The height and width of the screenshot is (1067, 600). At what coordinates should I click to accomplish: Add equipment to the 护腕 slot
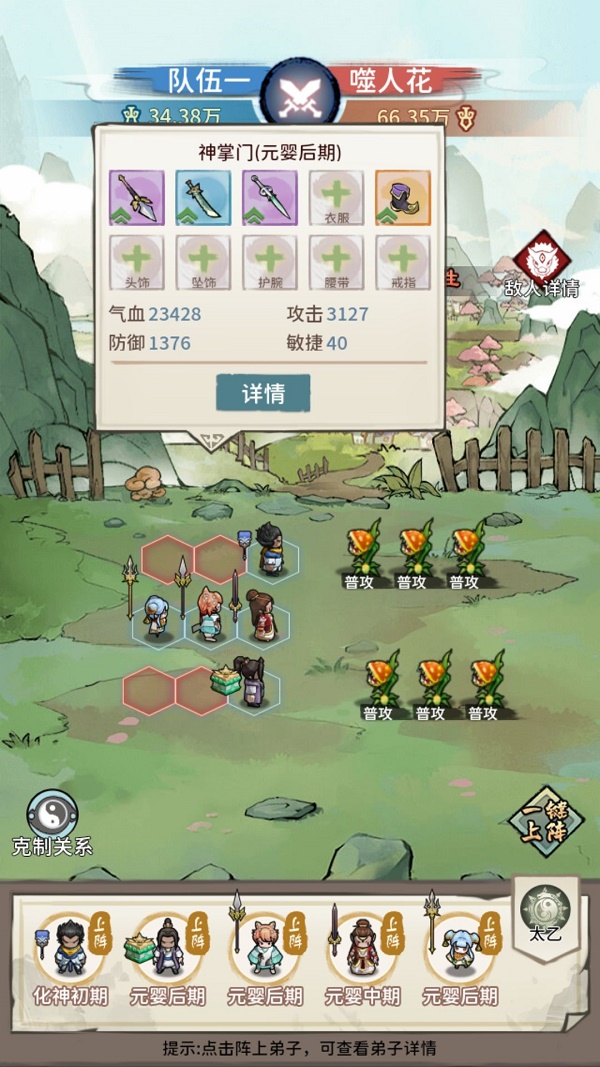[x=269, y=262]
